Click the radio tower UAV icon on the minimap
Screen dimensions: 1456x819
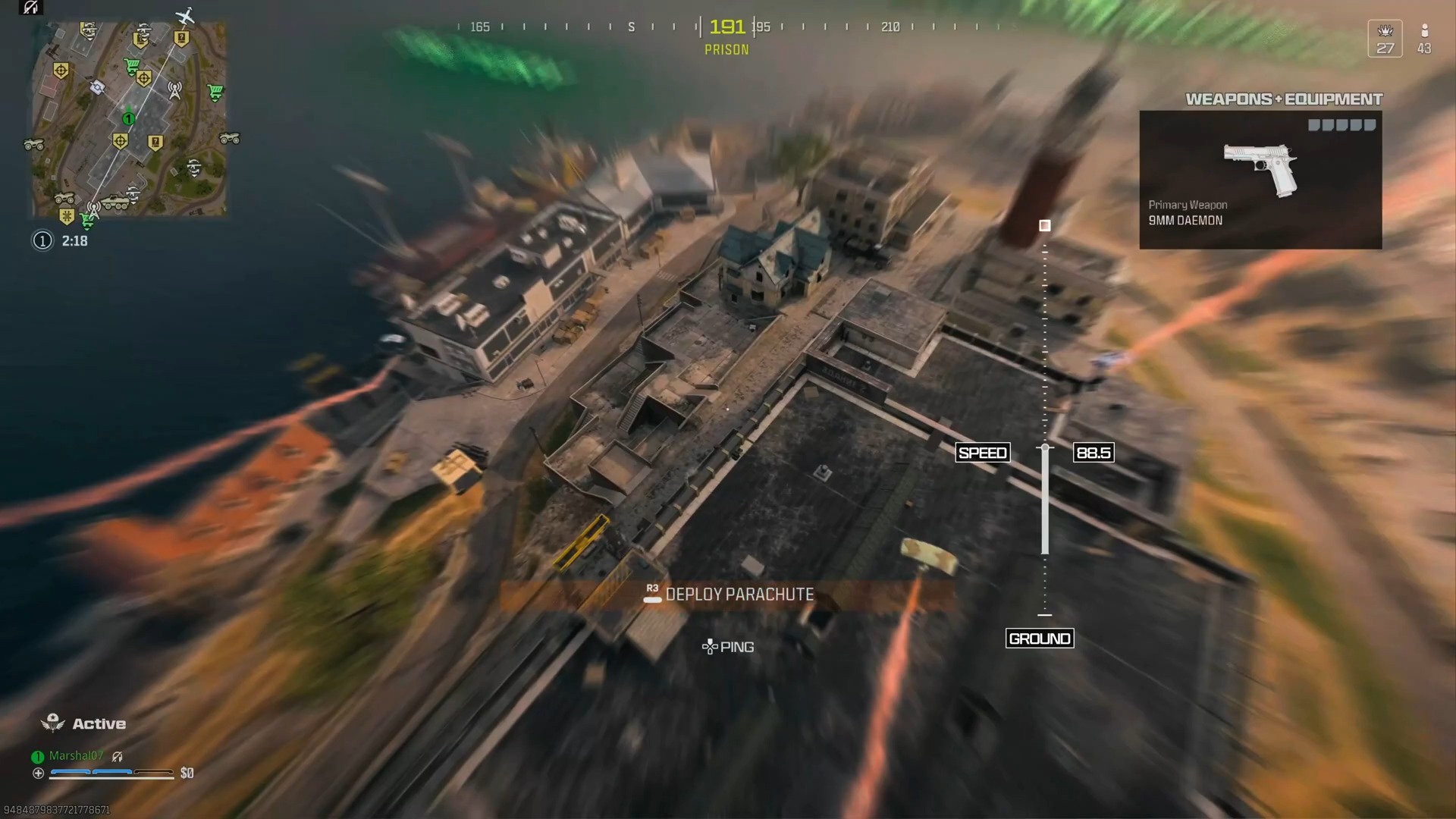174,90
